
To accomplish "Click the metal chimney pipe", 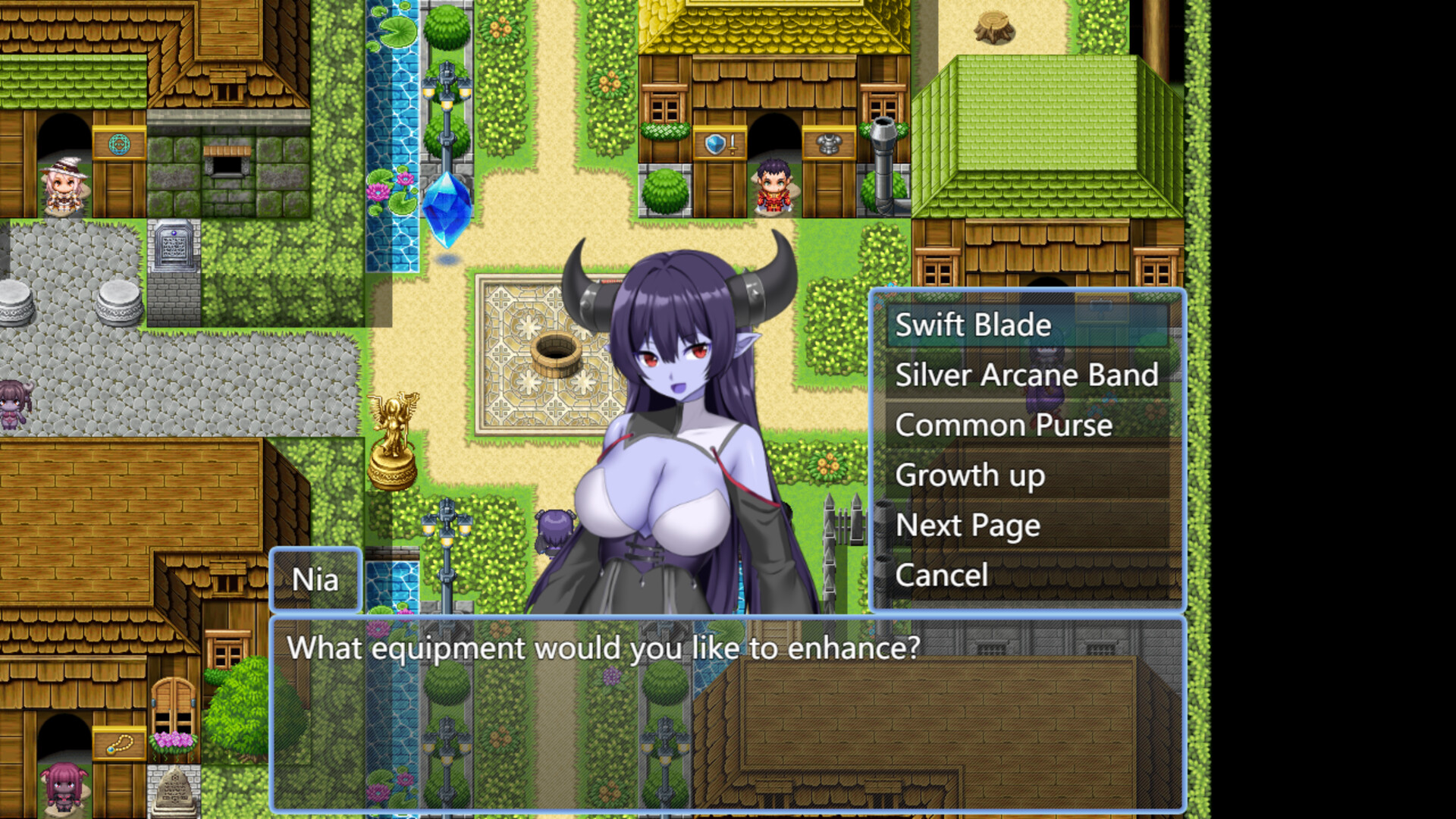I will [x=882, y=152].
